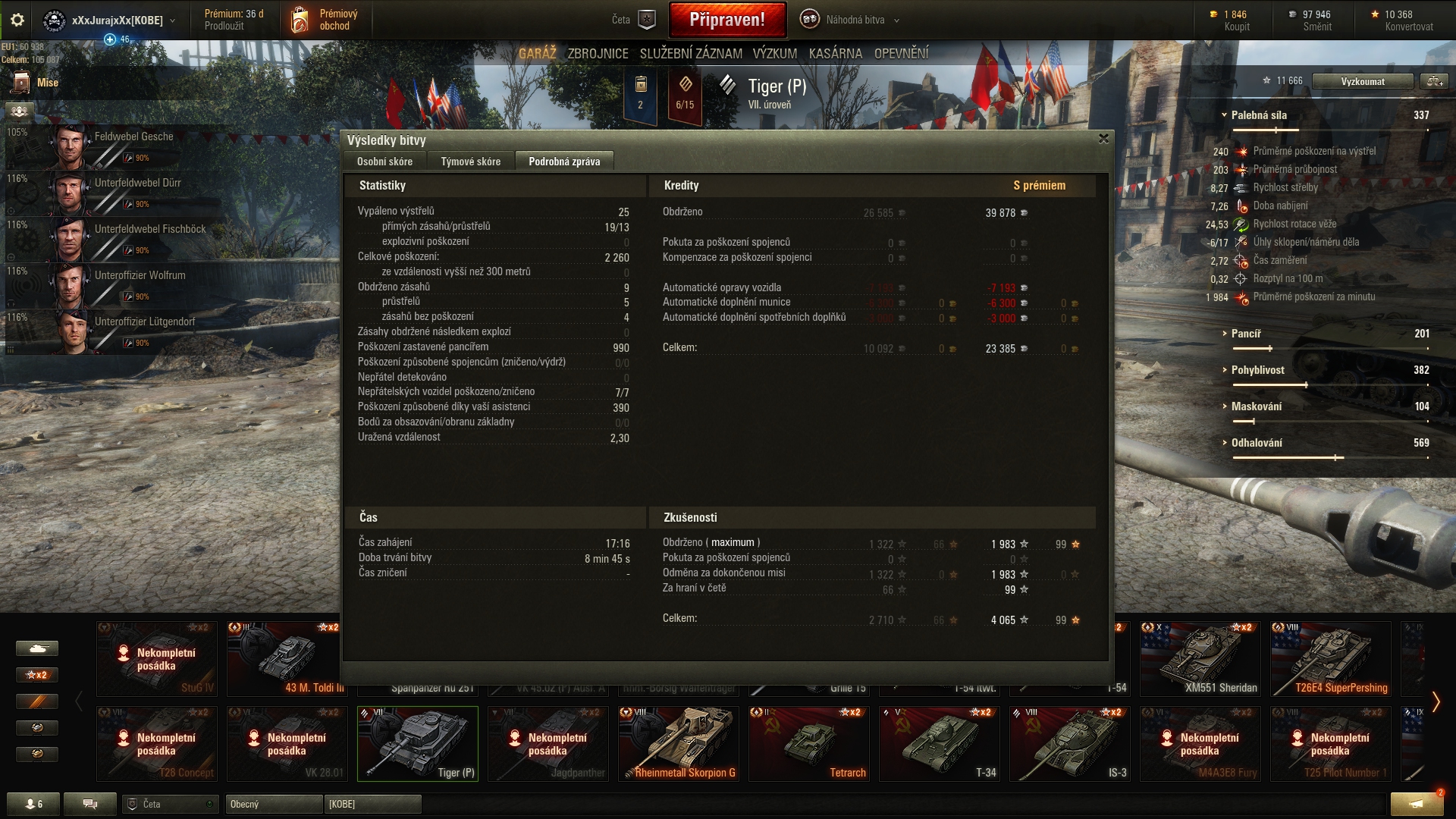The width and height of the screenshot is (1456, 819).
Task: Switch to the Osobní skóre tab
Action: click(384, 162)
